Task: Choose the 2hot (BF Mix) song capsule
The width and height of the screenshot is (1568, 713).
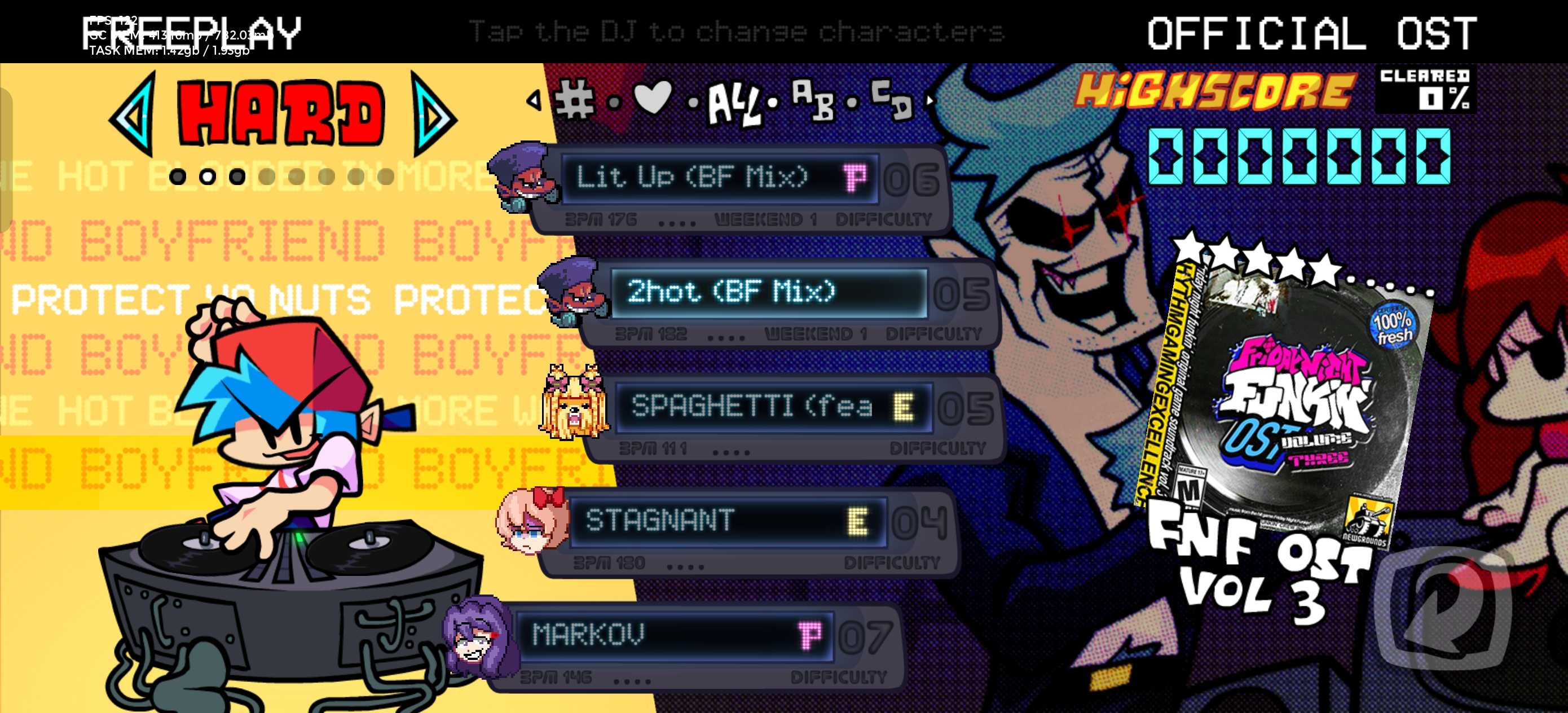Action: click(768, 293)
